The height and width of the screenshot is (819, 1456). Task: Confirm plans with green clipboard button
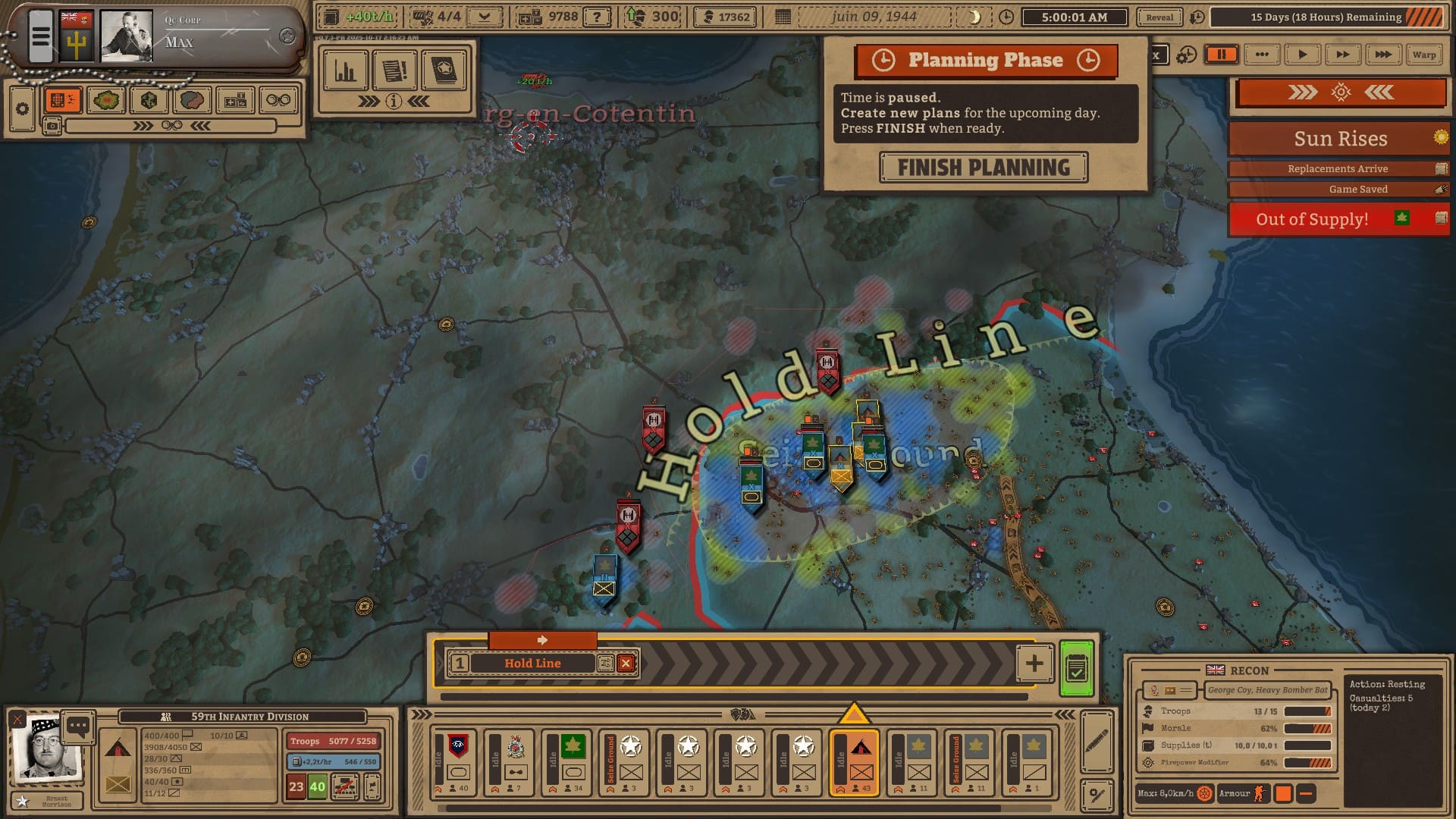[1076, 668]
